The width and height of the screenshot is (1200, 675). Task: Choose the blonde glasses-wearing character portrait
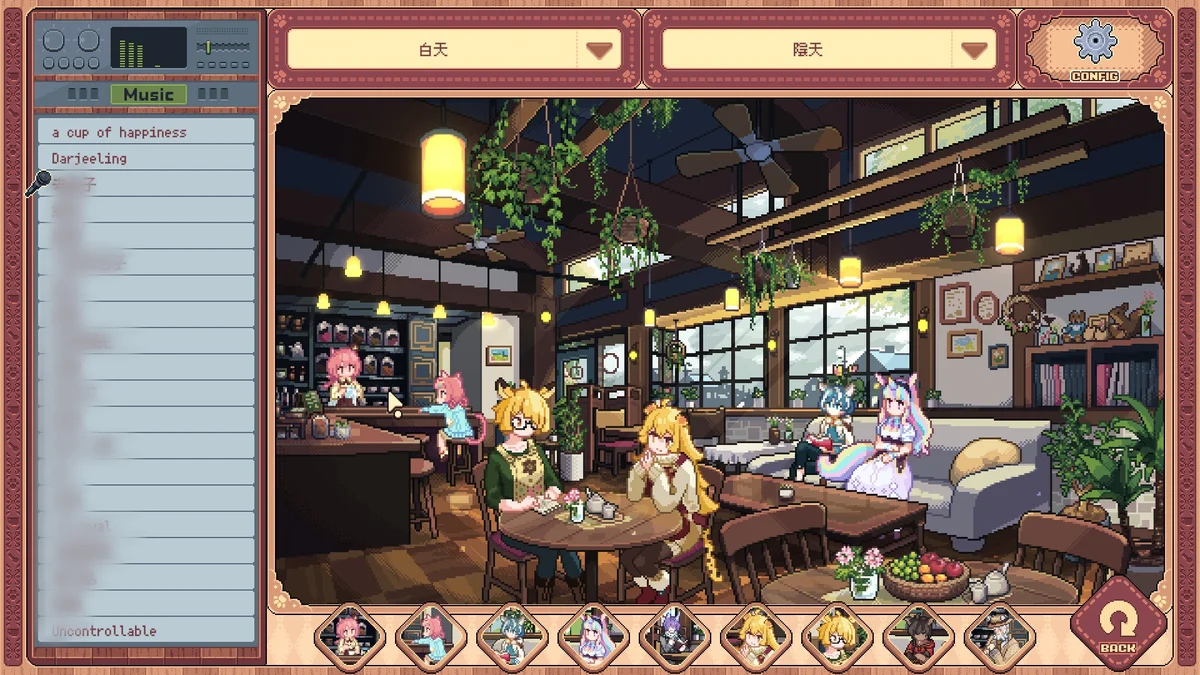[x=837, y=637]
